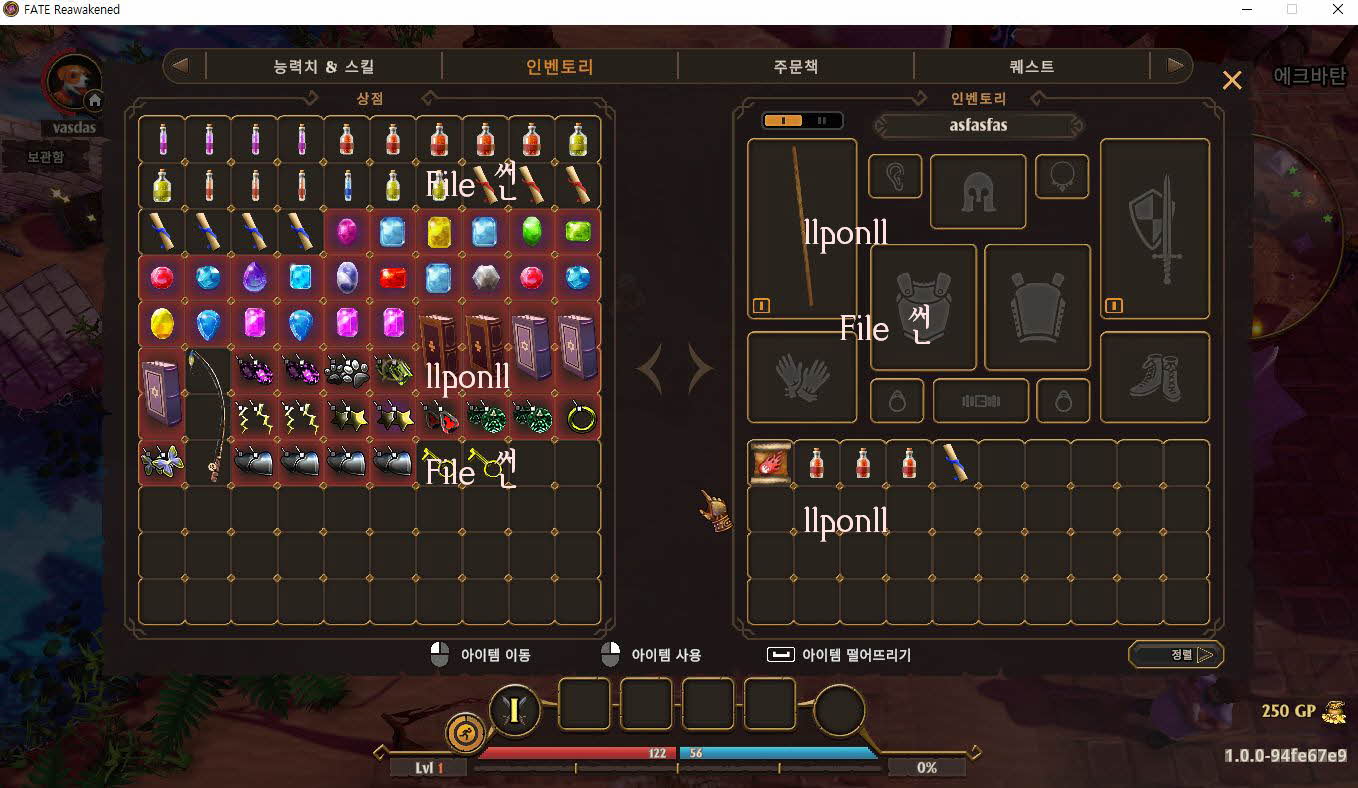Pick the fishing rod in the shop
The image size is (1358, 788).
click(209, 415)
